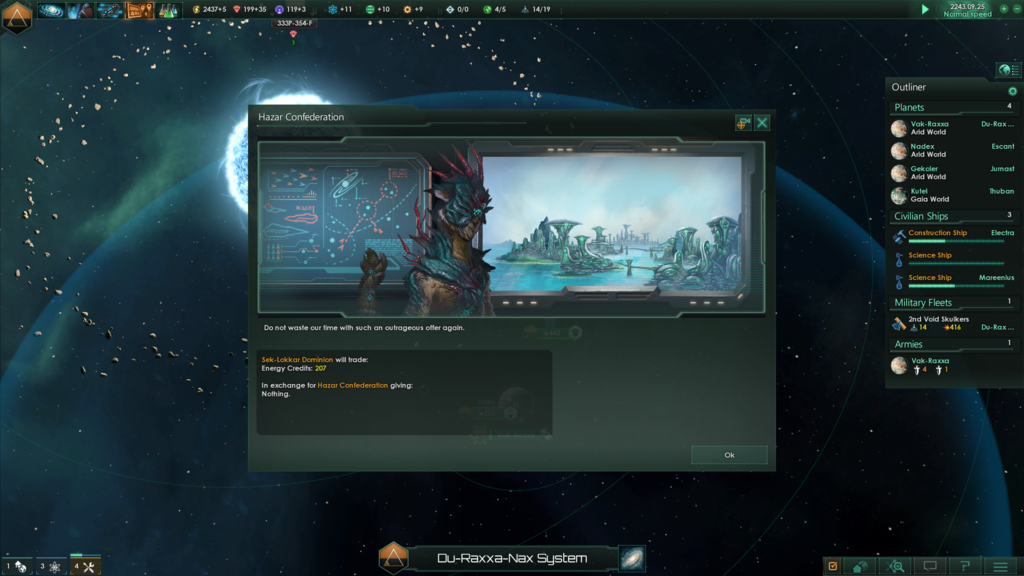Open the galaxy map from the system bar

click(x=632, y=558)
